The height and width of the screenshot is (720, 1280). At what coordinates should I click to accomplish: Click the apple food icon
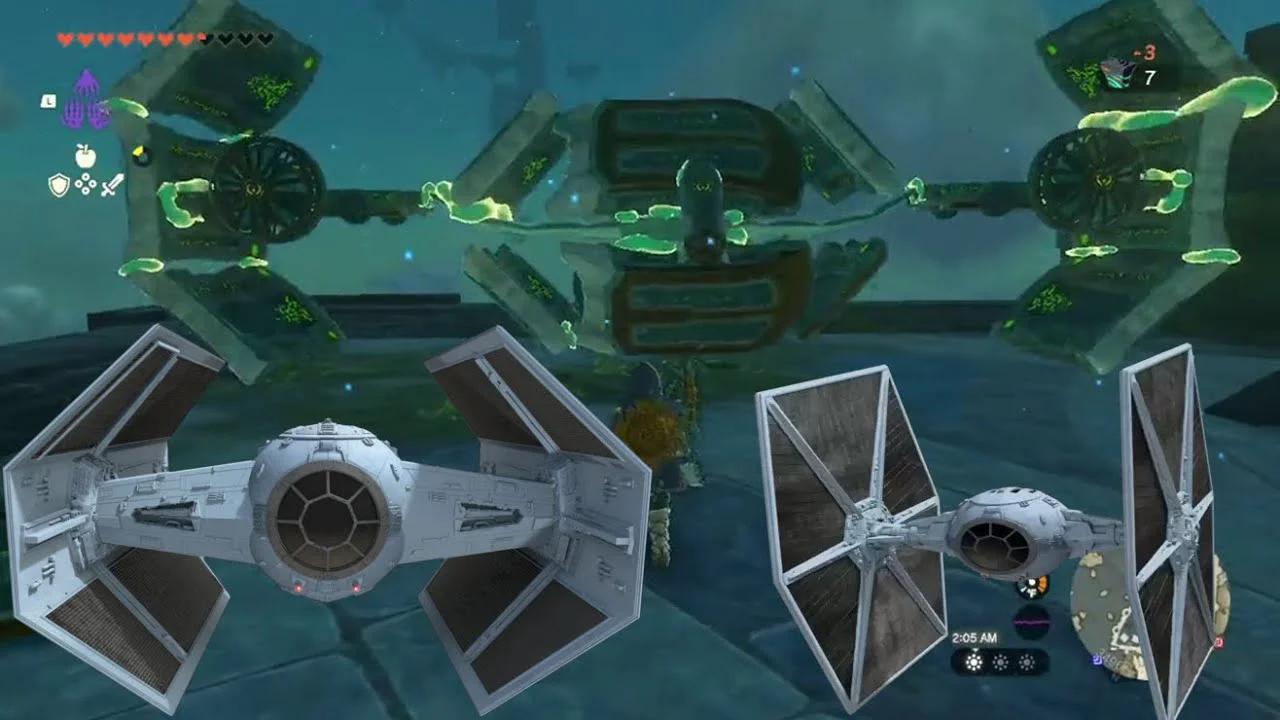point(85,156)
